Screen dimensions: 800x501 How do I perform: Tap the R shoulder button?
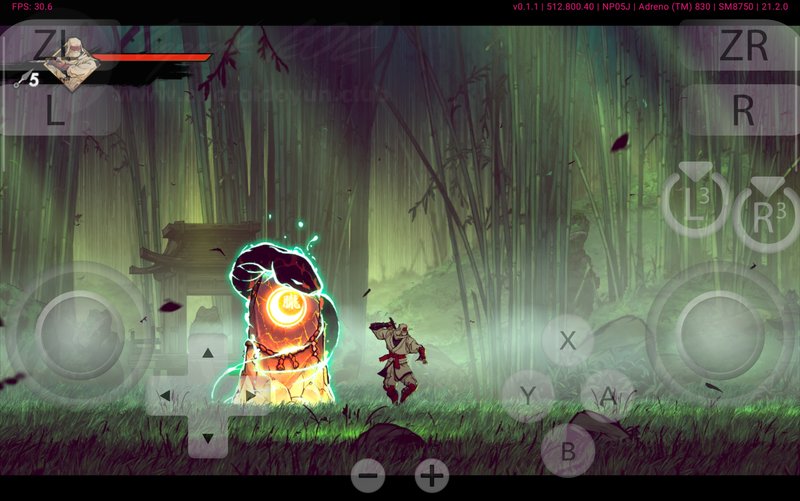tap(742, 110)
